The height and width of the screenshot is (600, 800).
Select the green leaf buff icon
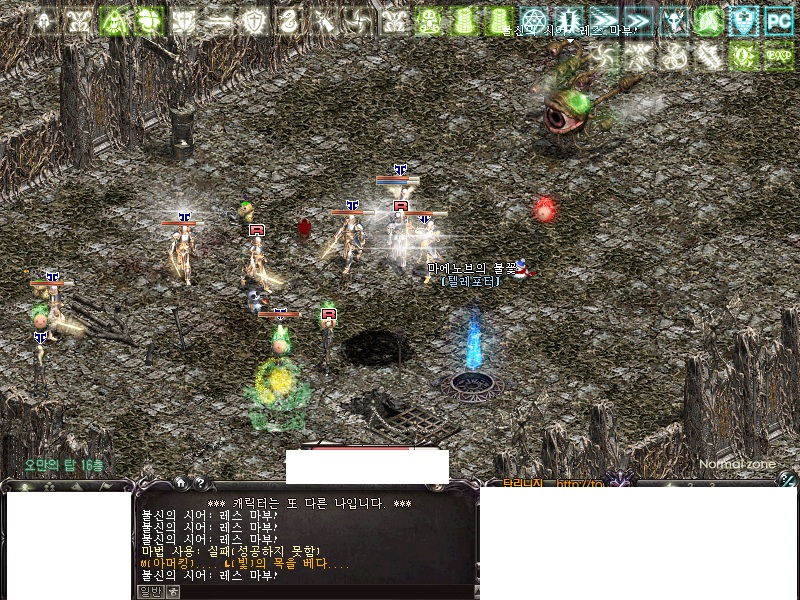click(x=708, y=20)
